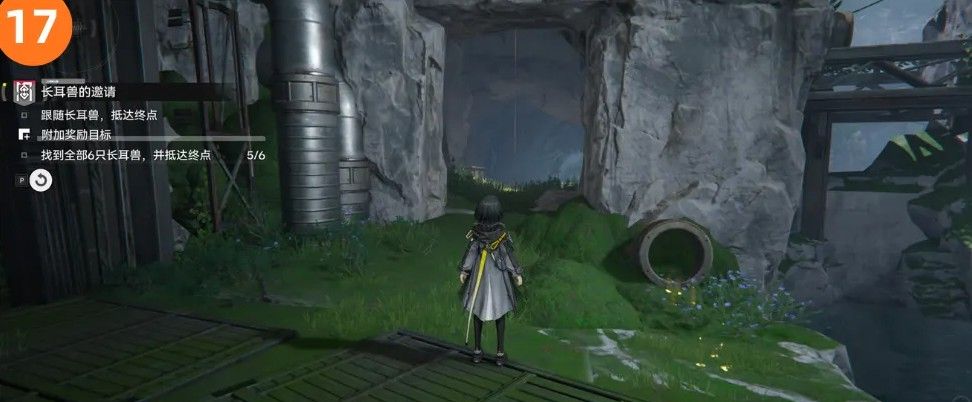This screenshot has width=972, height=402.
Task: Click the quest emblem icon beside 长耳兽的邀请
Action: click(x=22, y=93)
